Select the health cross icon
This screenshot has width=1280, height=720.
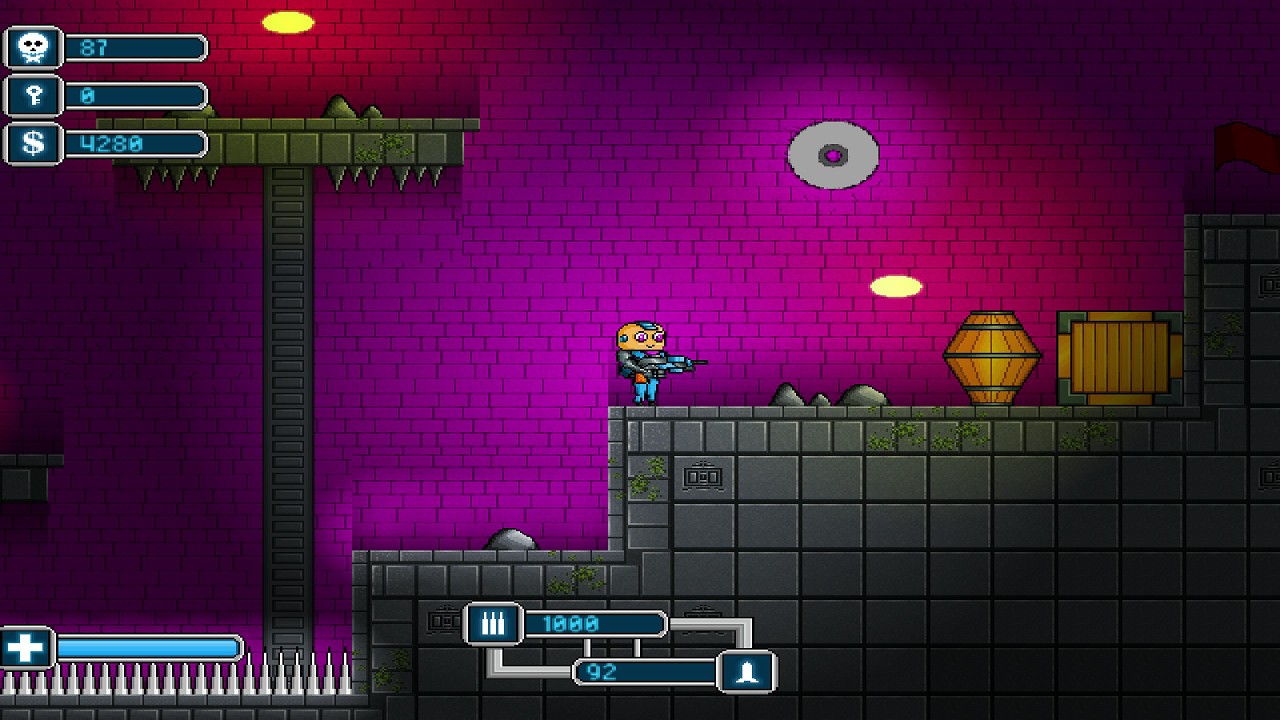pos(25,648)
